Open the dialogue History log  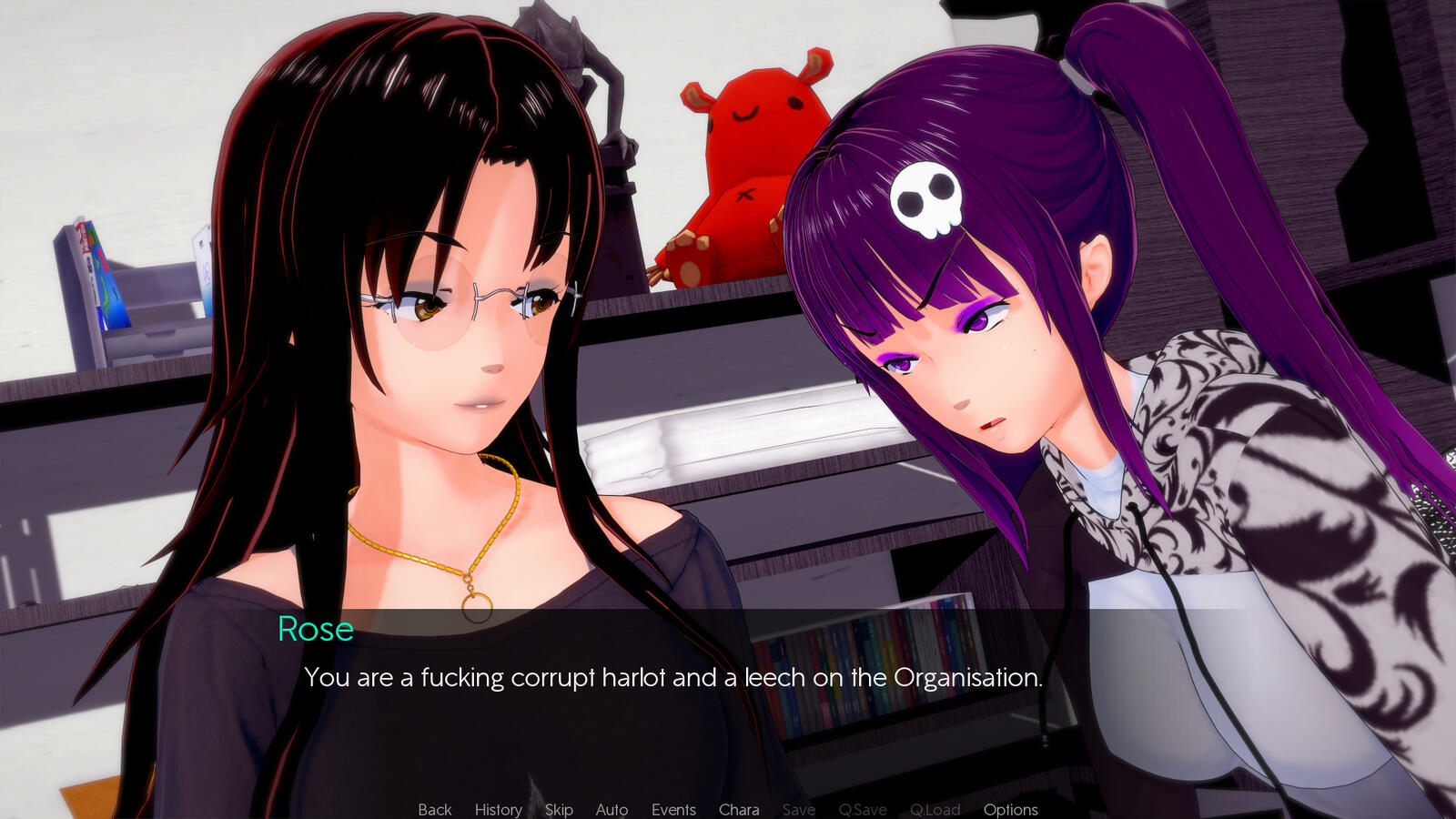498,809
